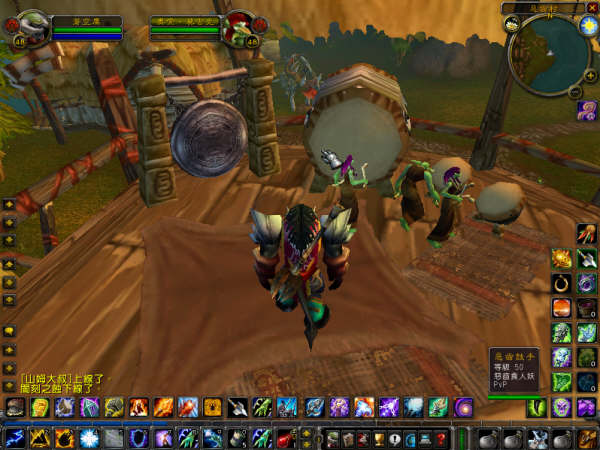This screenshot has width=600, height=450.
Task: Activate the gold ring item icon
Action: click(562, 282)
